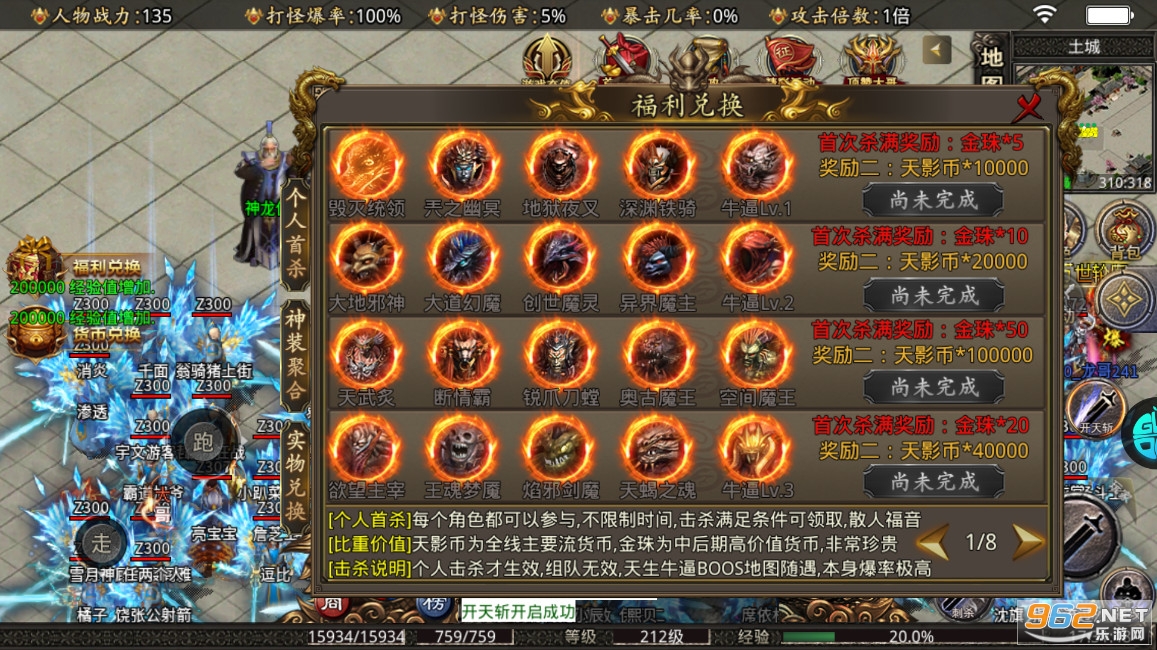Go to the next reward page

[x=1027, y=542]
